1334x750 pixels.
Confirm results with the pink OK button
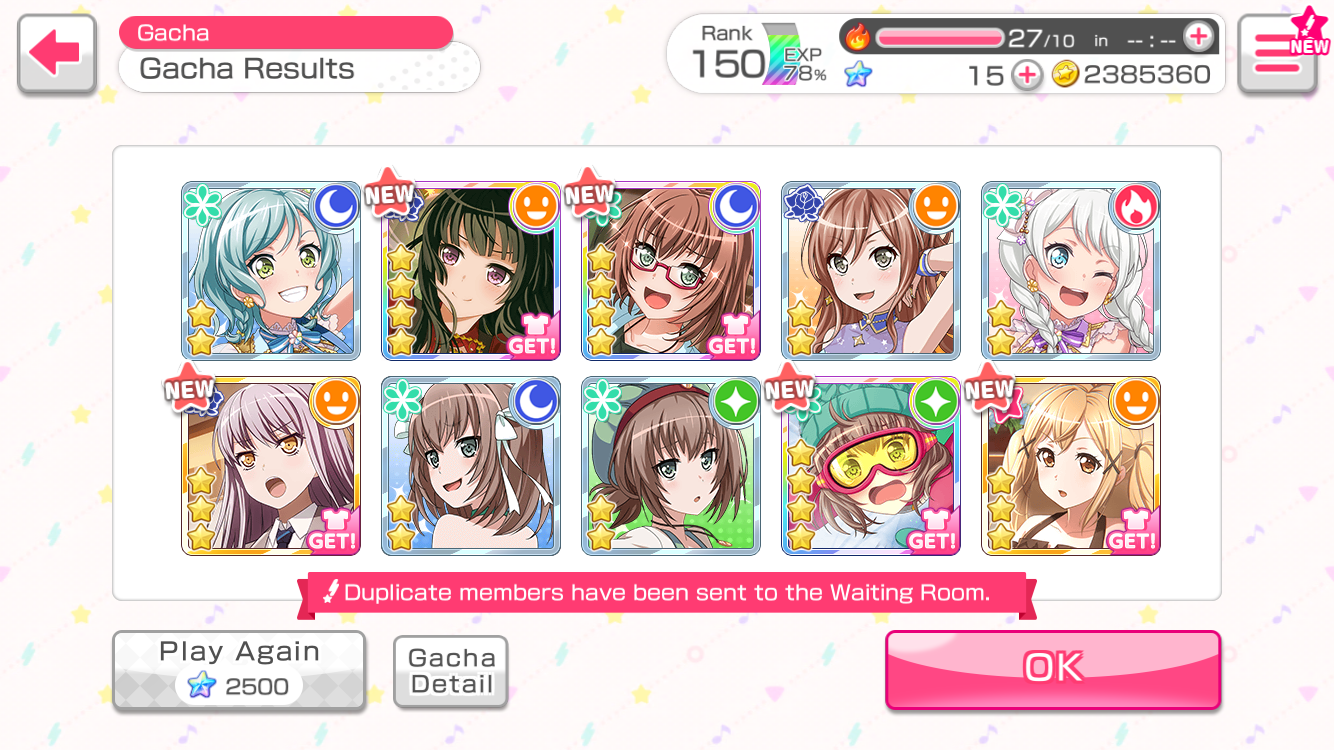[x=1052, y=668]
